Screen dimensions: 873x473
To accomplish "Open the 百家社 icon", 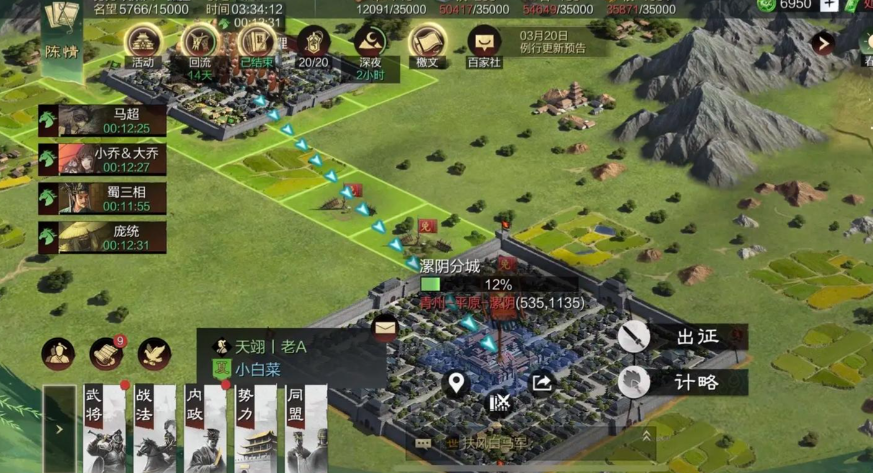I will click(x=486, y=45).
